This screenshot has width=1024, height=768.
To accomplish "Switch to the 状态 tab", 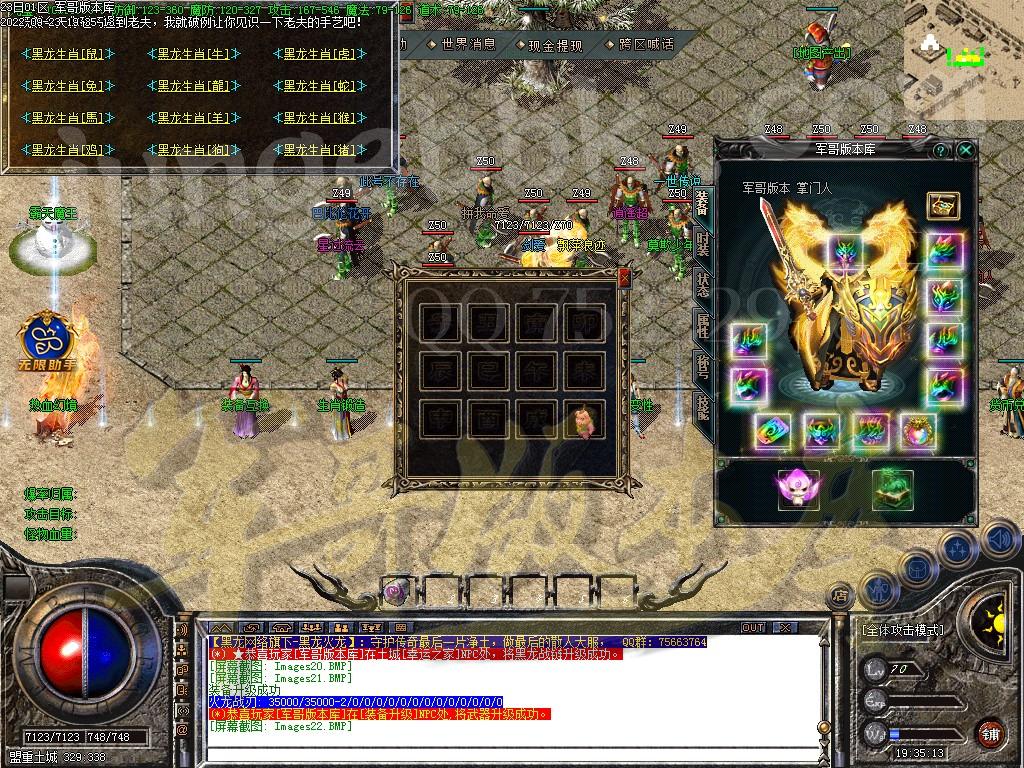I will [x=703, y=284].
